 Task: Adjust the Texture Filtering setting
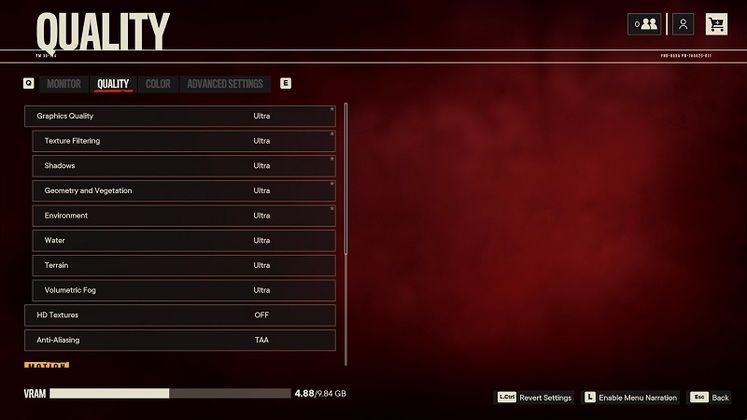click(184, 141)
